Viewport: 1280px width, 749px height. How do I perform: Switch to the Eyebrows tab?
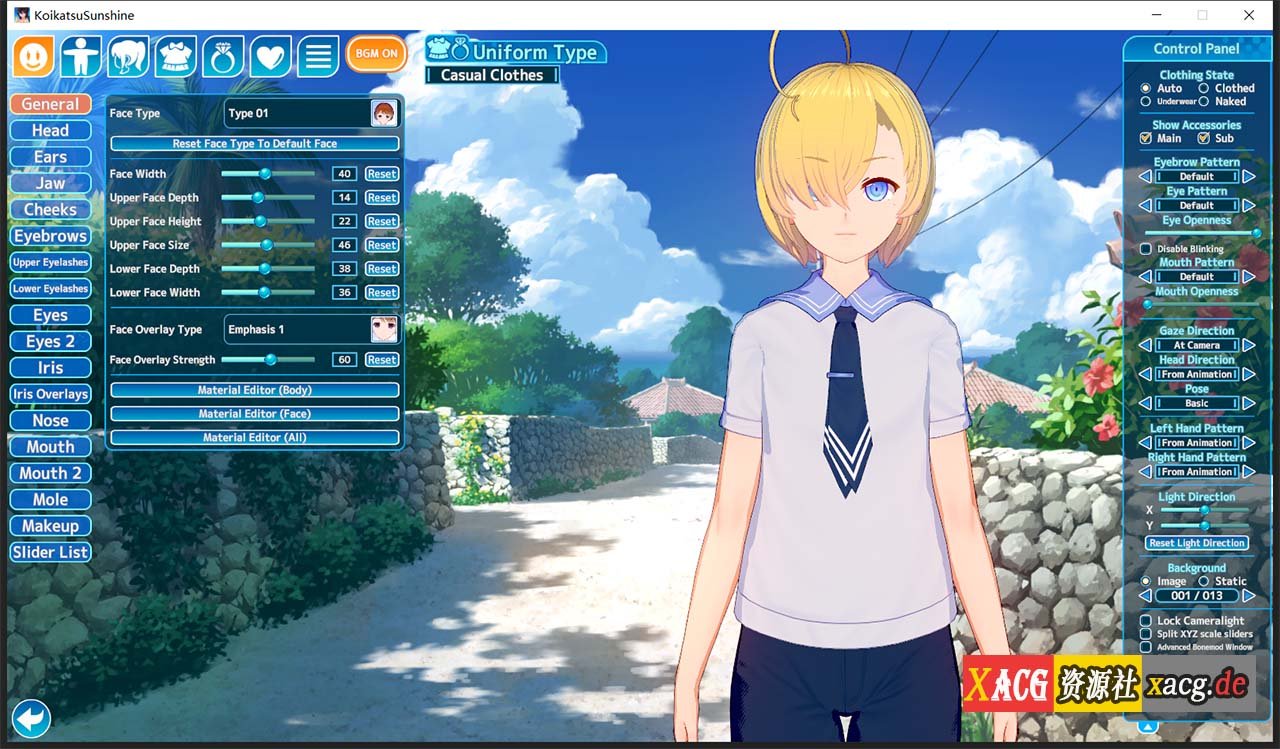coord(50,236)
